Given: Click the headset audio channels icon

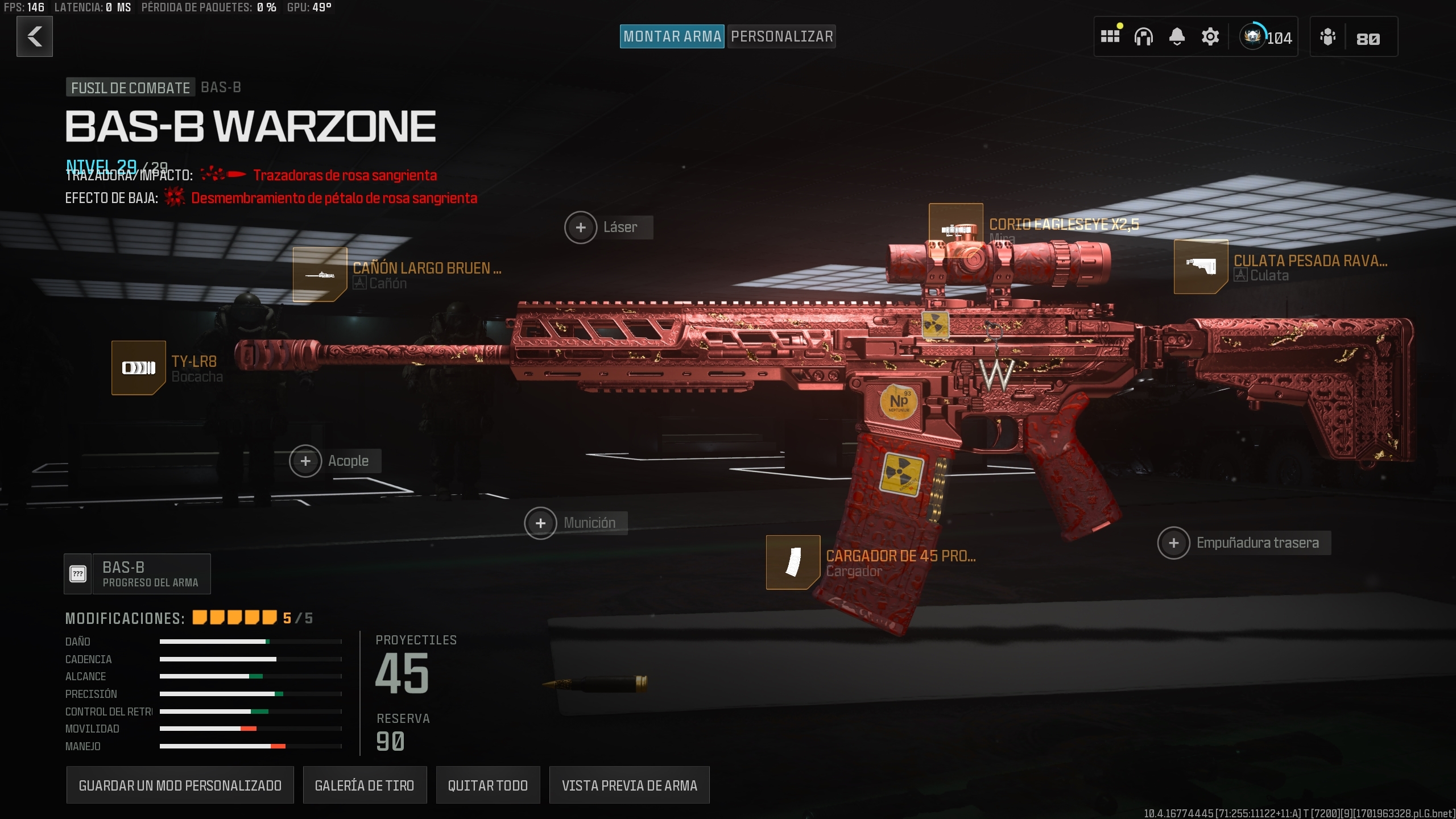Looking at the screenshot, I should point(1144,36).
